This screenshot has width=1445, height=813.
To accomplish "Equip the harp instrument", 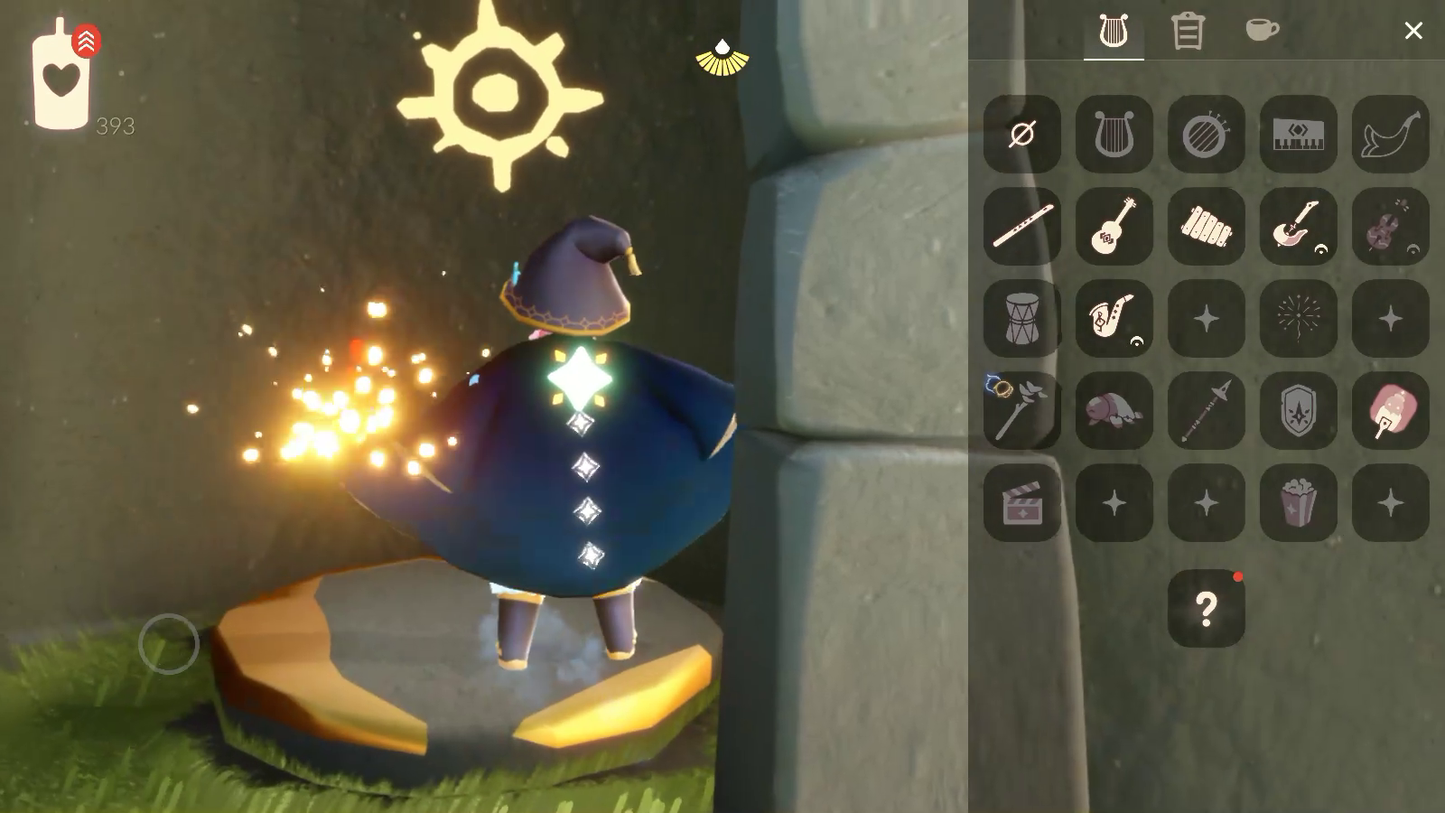I will coord(1114,134).
